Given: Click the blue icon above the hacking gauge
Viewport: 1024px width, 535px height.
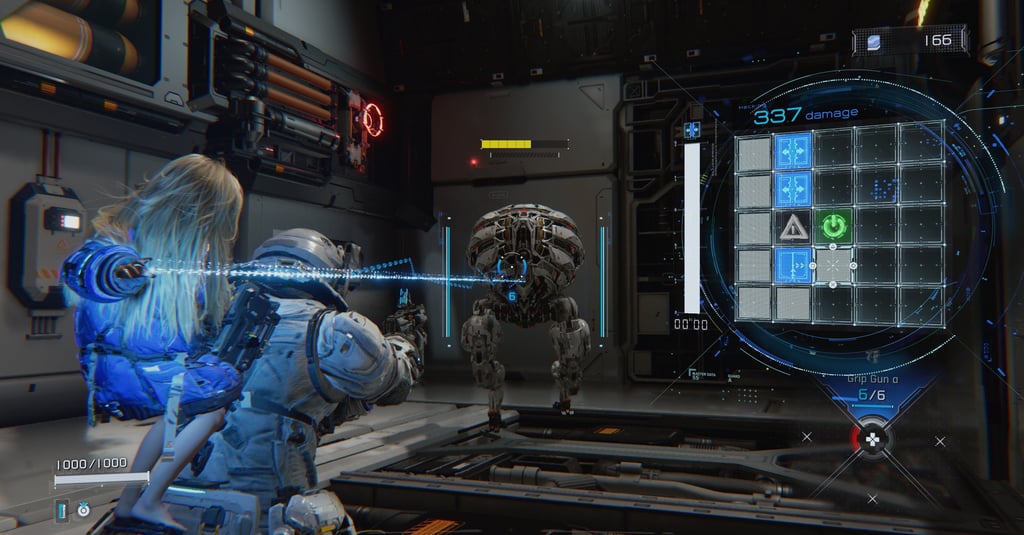Looking at the screenshot, I should pos(692,130).
